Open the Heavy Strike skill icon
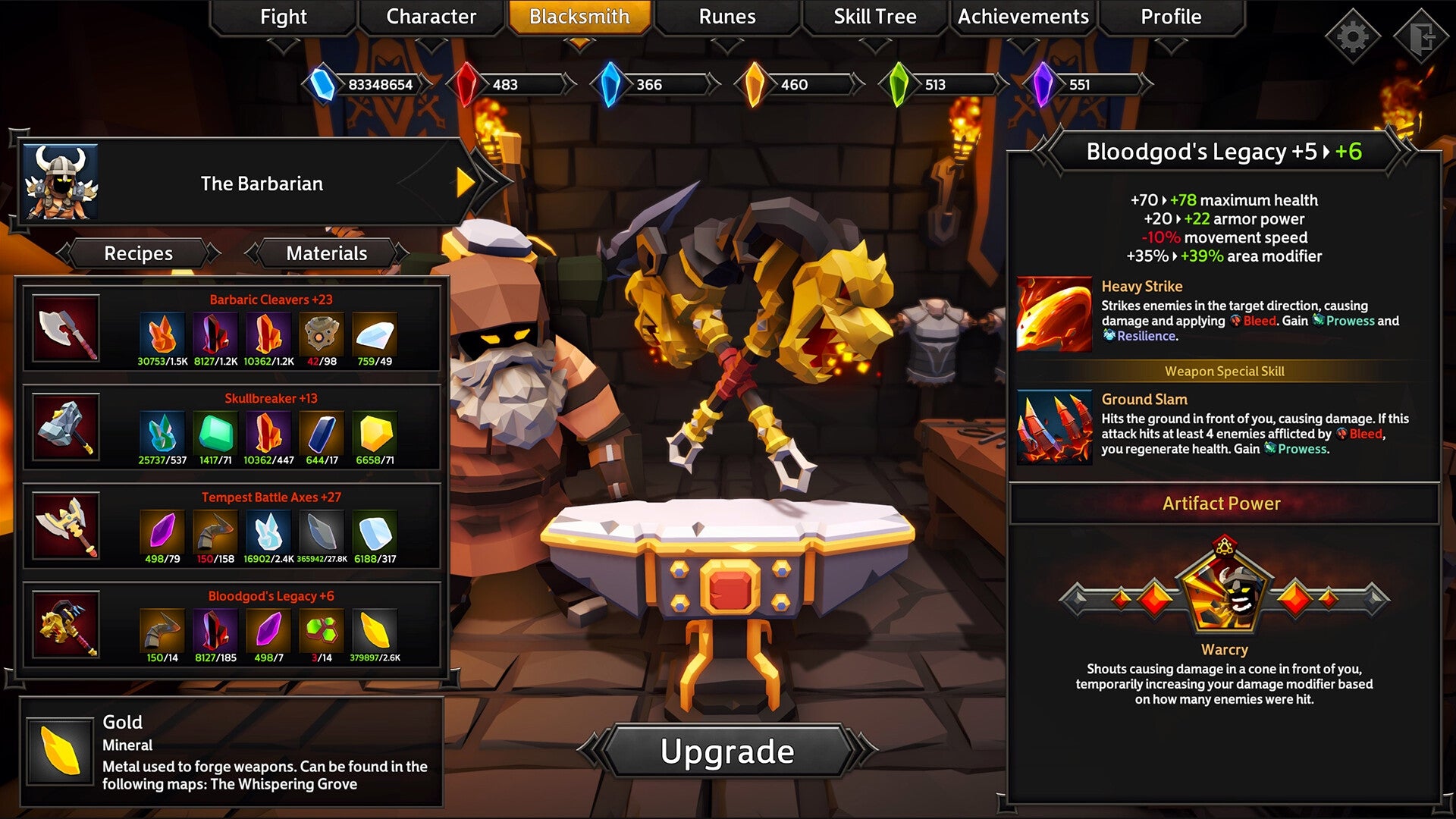Screen dimensions: 1456x819 [1054, 314]
